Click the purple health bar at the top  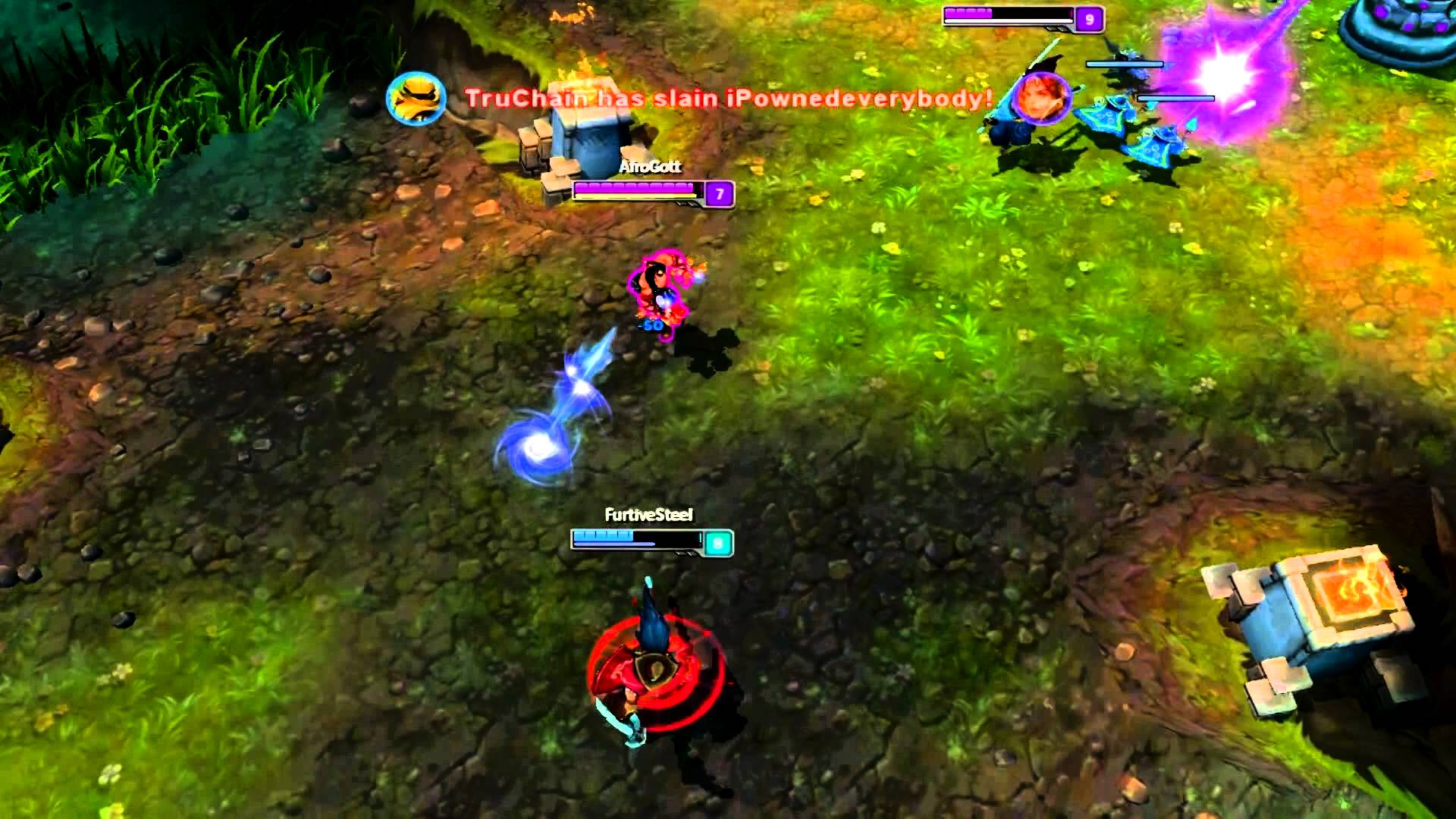pos(1001,14)
